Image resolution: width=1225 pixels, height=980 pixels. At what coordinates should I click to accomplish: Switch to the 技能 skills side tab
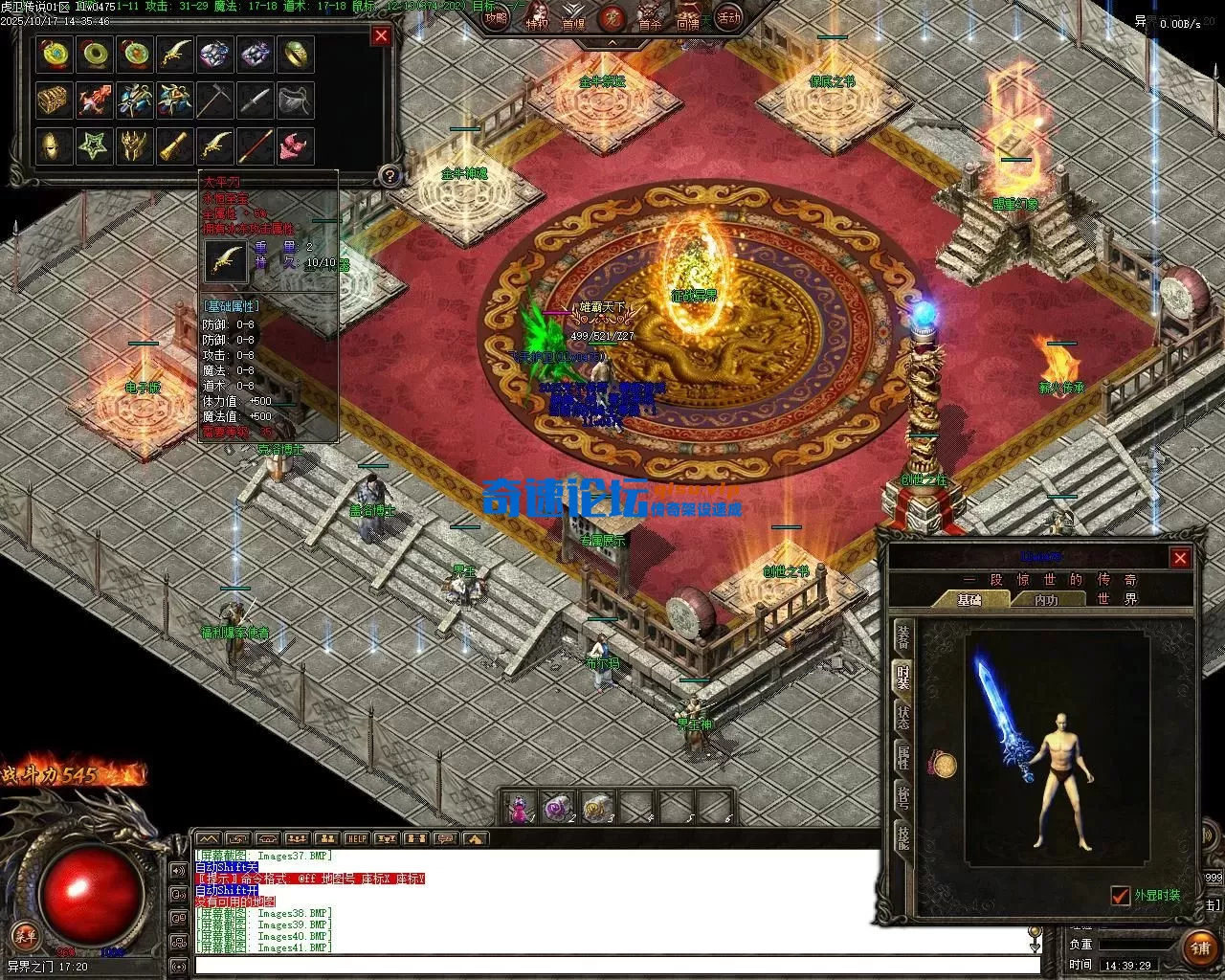902,836
